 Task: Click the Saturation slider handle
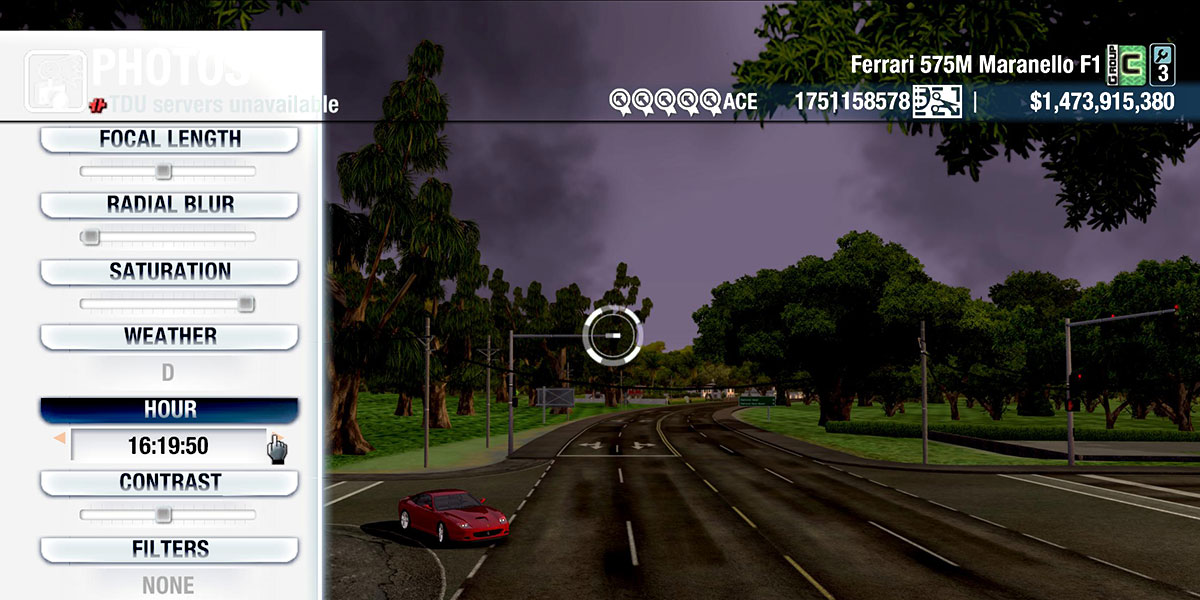tap(246, 304)
